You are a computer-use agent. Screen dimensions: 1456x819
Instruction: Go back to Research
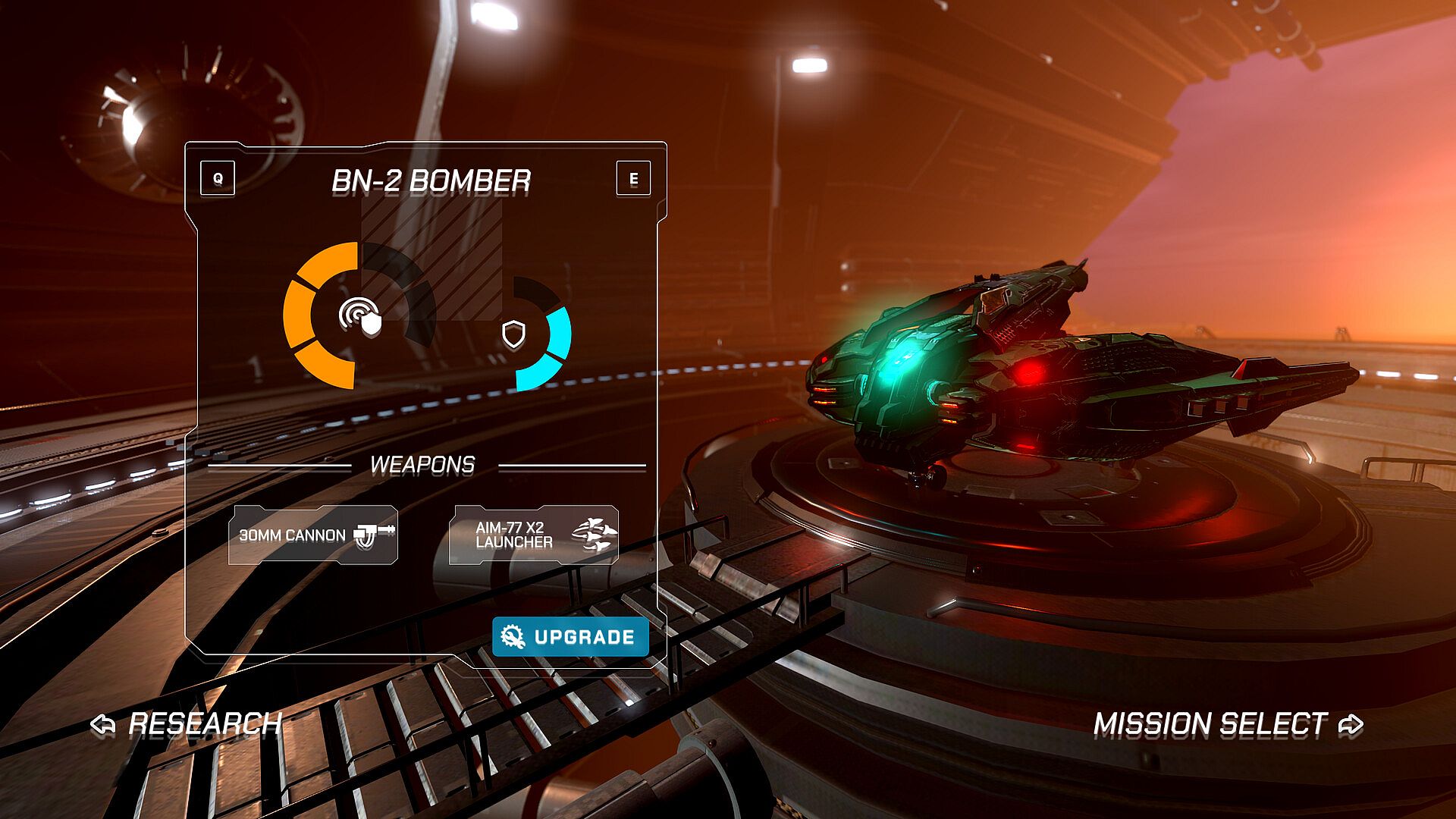coord(187,724)
